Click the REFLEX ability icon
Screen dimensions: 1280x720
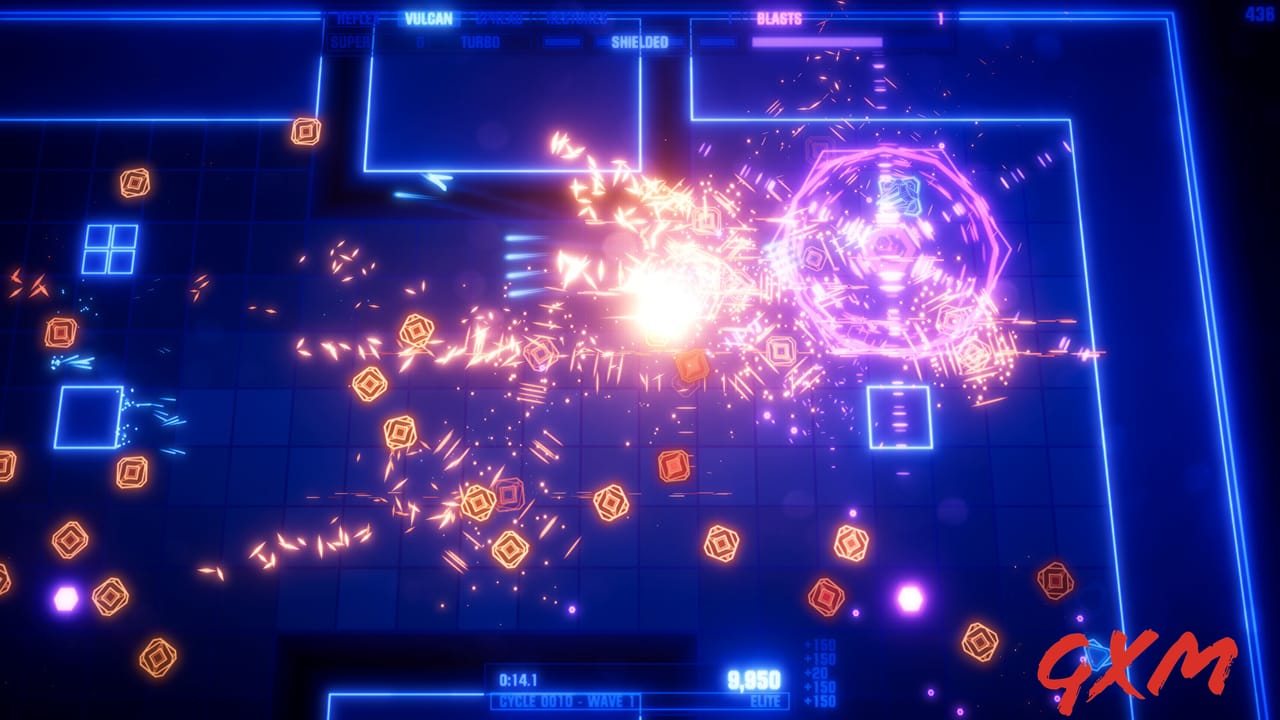pyautogui.click(x=357, y=19)
